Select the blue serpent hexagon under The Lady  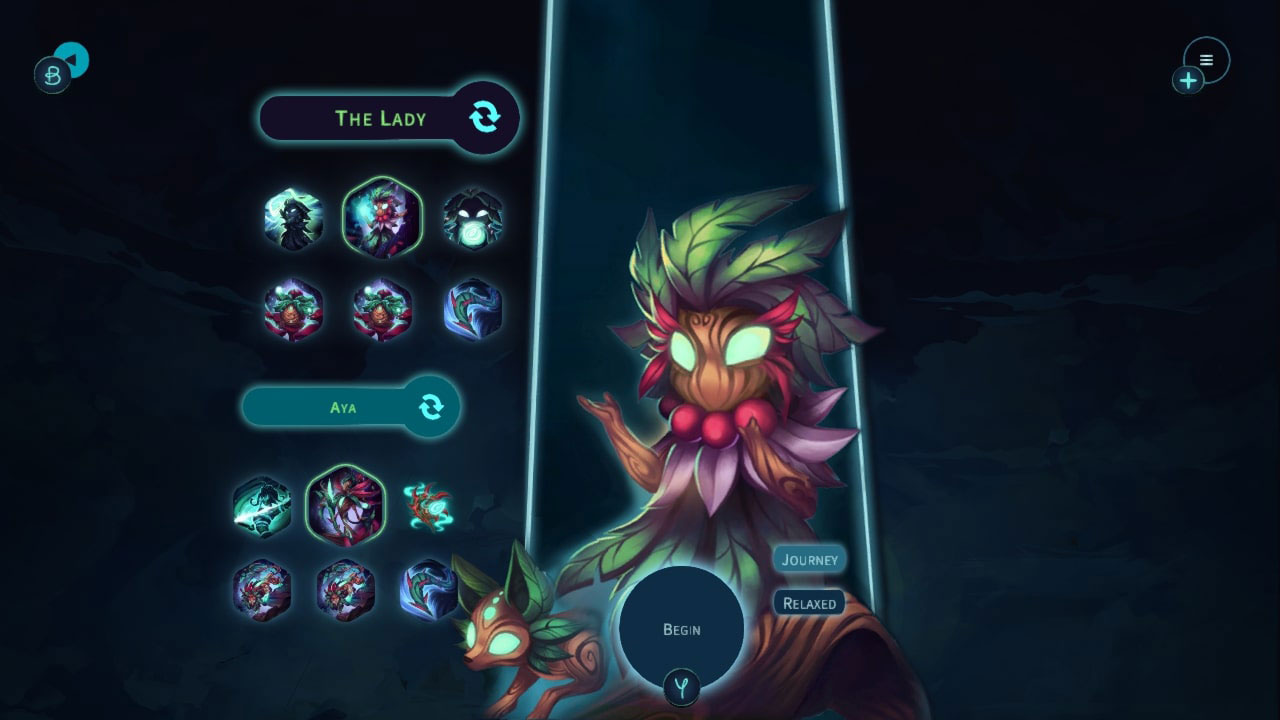click(474, 310)
